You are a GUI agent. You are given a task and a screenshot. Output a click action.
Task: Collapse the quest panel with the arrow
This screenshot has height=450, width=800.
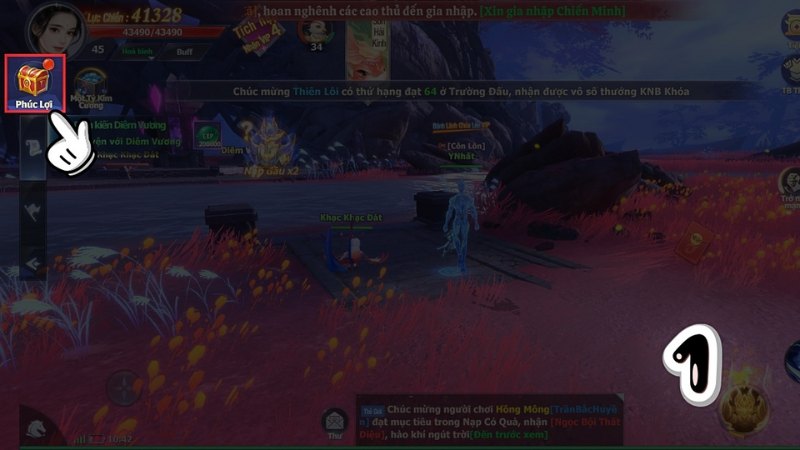[x=32, y=263]
